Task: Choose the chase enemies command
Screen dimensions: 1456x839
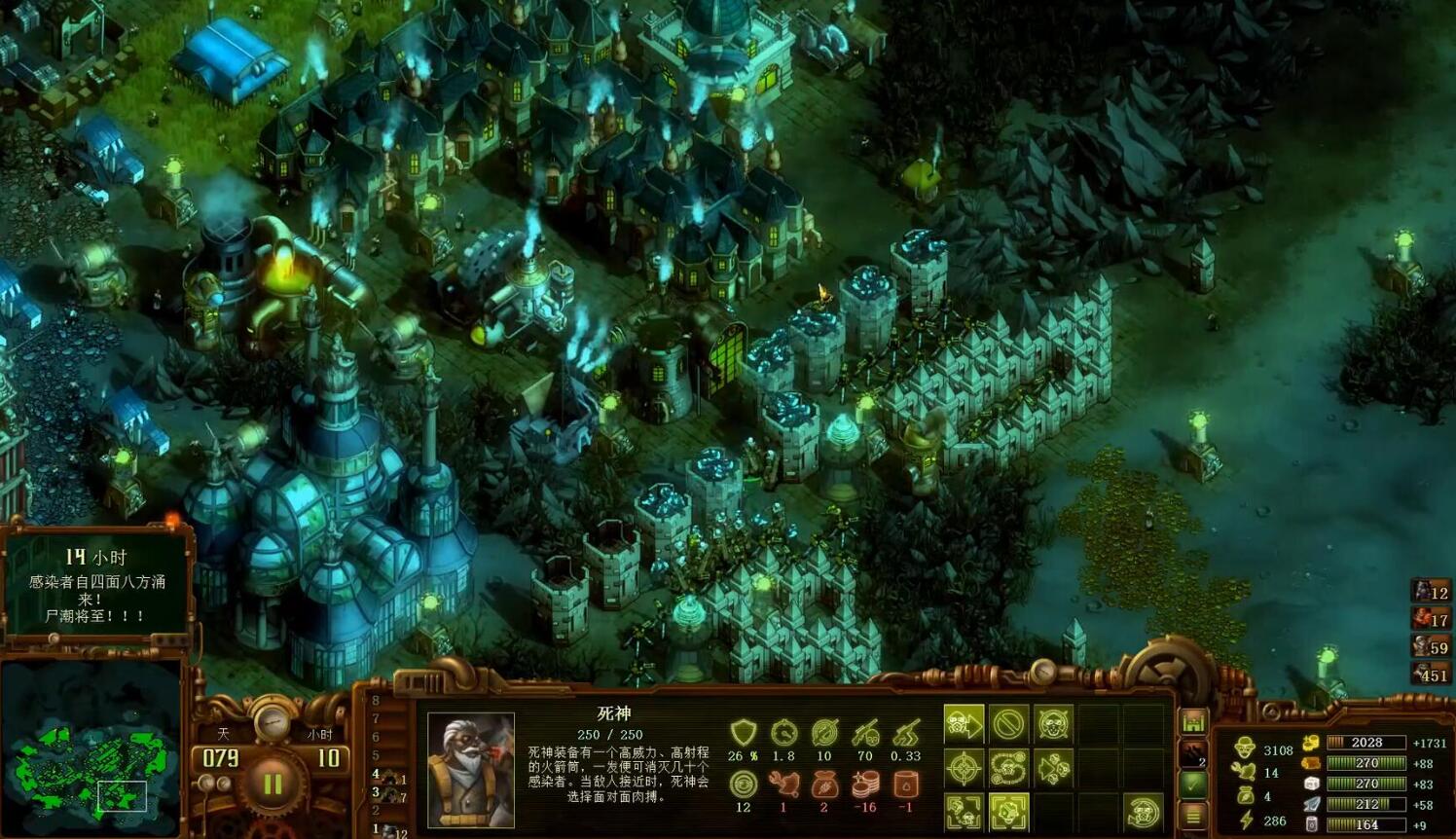Action: (1053, 769)
